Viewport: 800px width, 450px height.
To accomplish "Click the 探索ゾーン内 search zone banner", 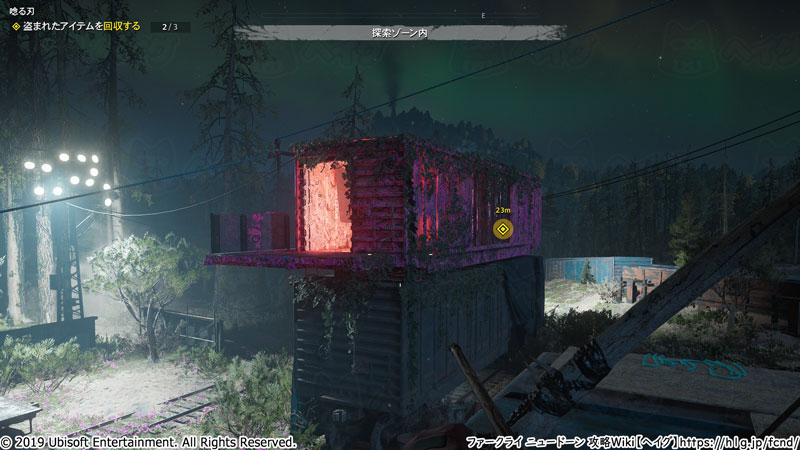I will (400, 33).
